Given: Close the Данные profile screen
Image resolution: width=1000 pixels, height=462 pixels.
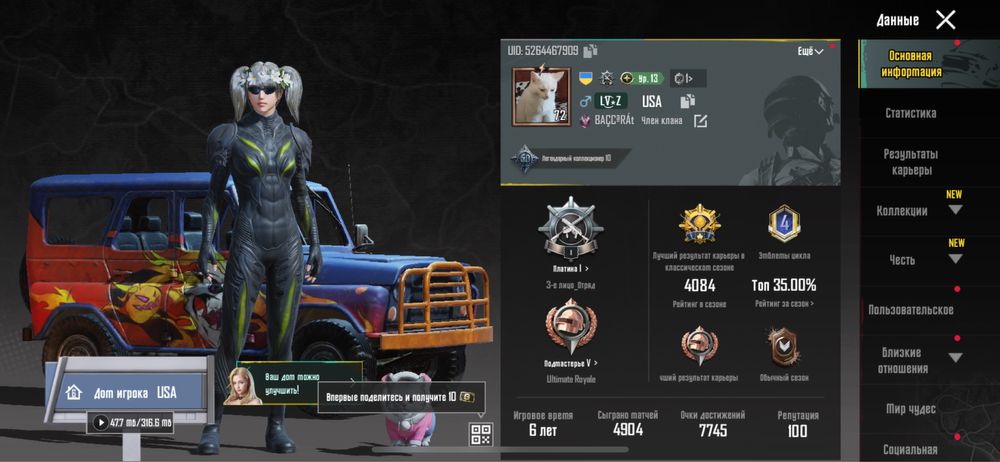Looking at the screenshot, I should 945,20.
